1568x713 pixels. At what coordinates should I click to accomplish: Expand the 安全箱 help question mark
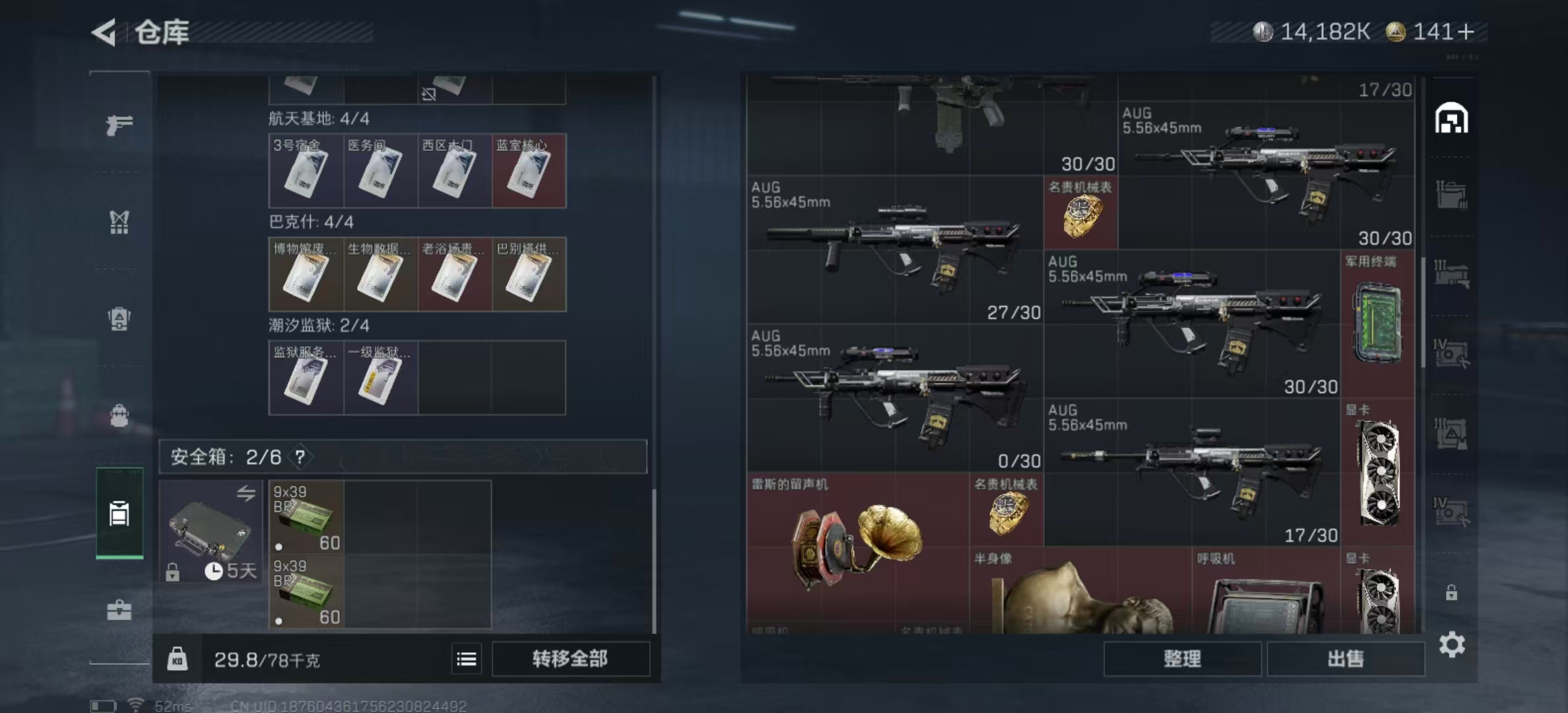tap(301, 456)
